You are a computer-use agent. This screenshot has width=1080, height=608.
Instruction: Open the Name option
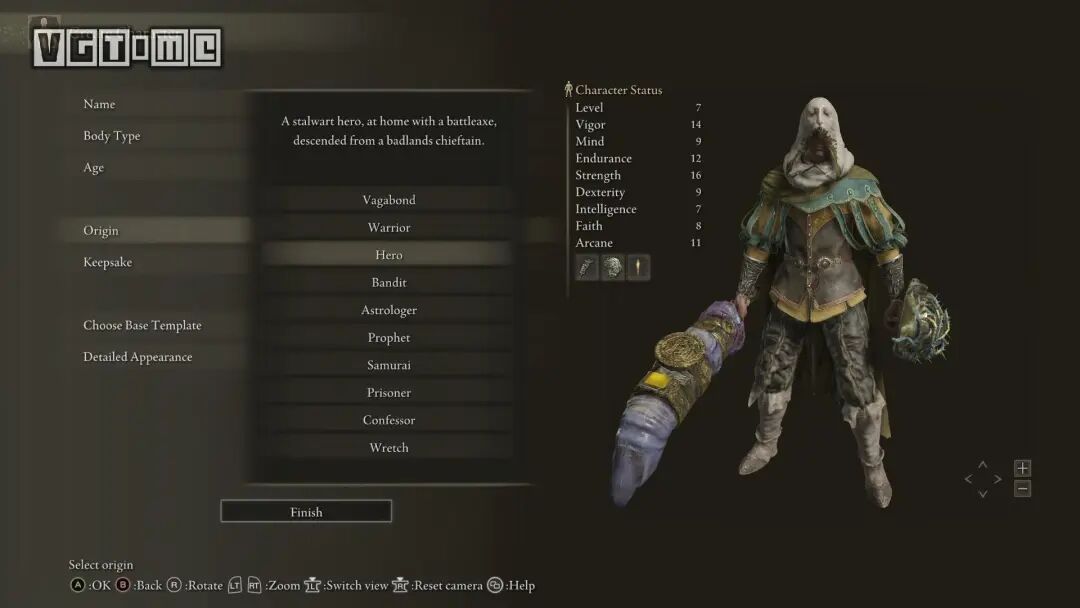click(99, 104)
